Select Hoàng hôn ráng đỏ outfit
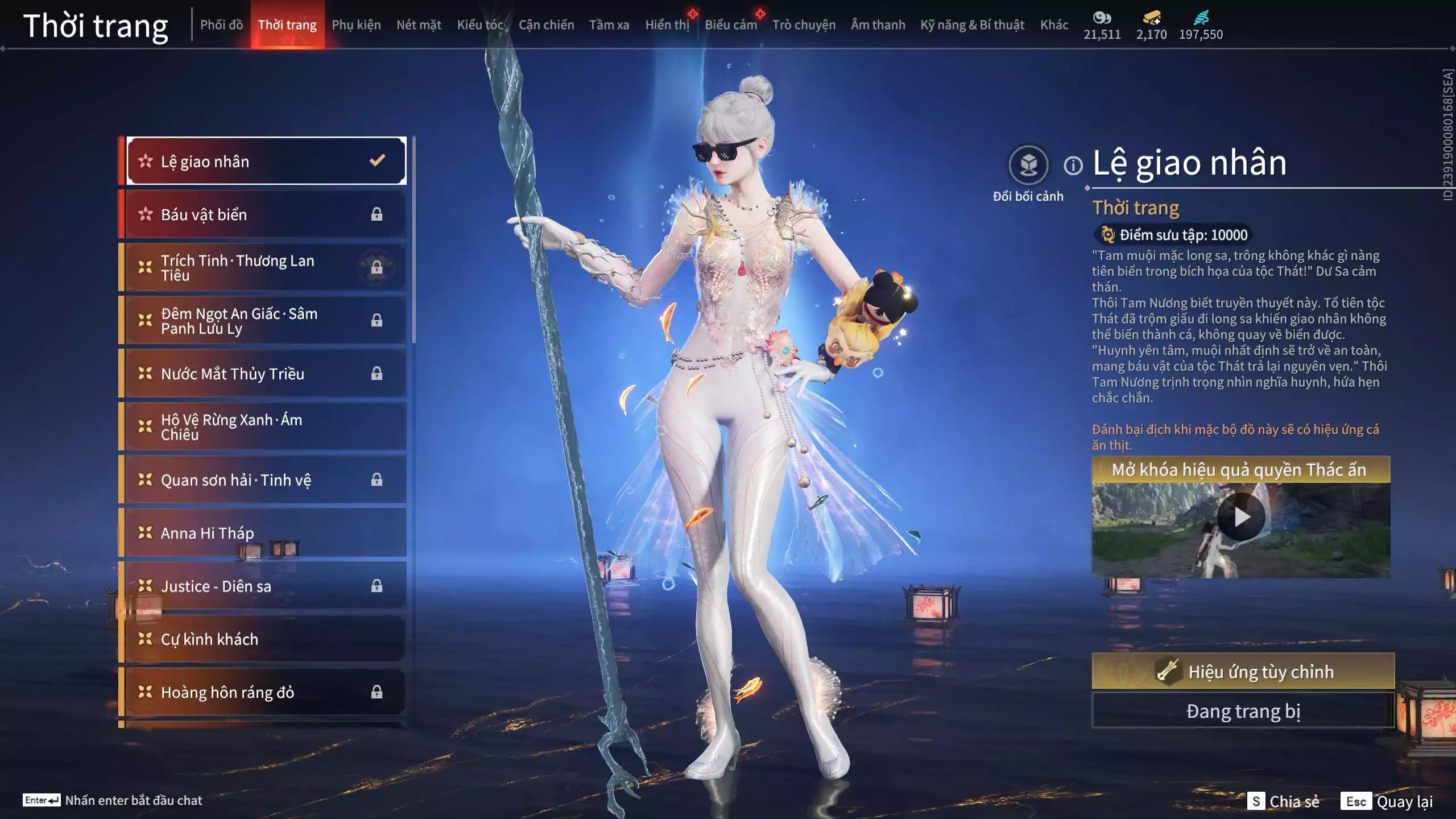Image resolution: width=1456 pixels, height=819 pixels. (x=265, y=692)
